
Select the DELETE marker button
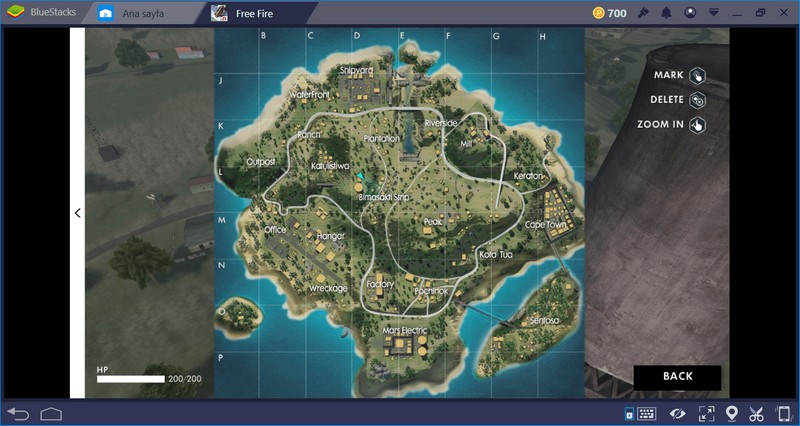(x=696, y=100)
